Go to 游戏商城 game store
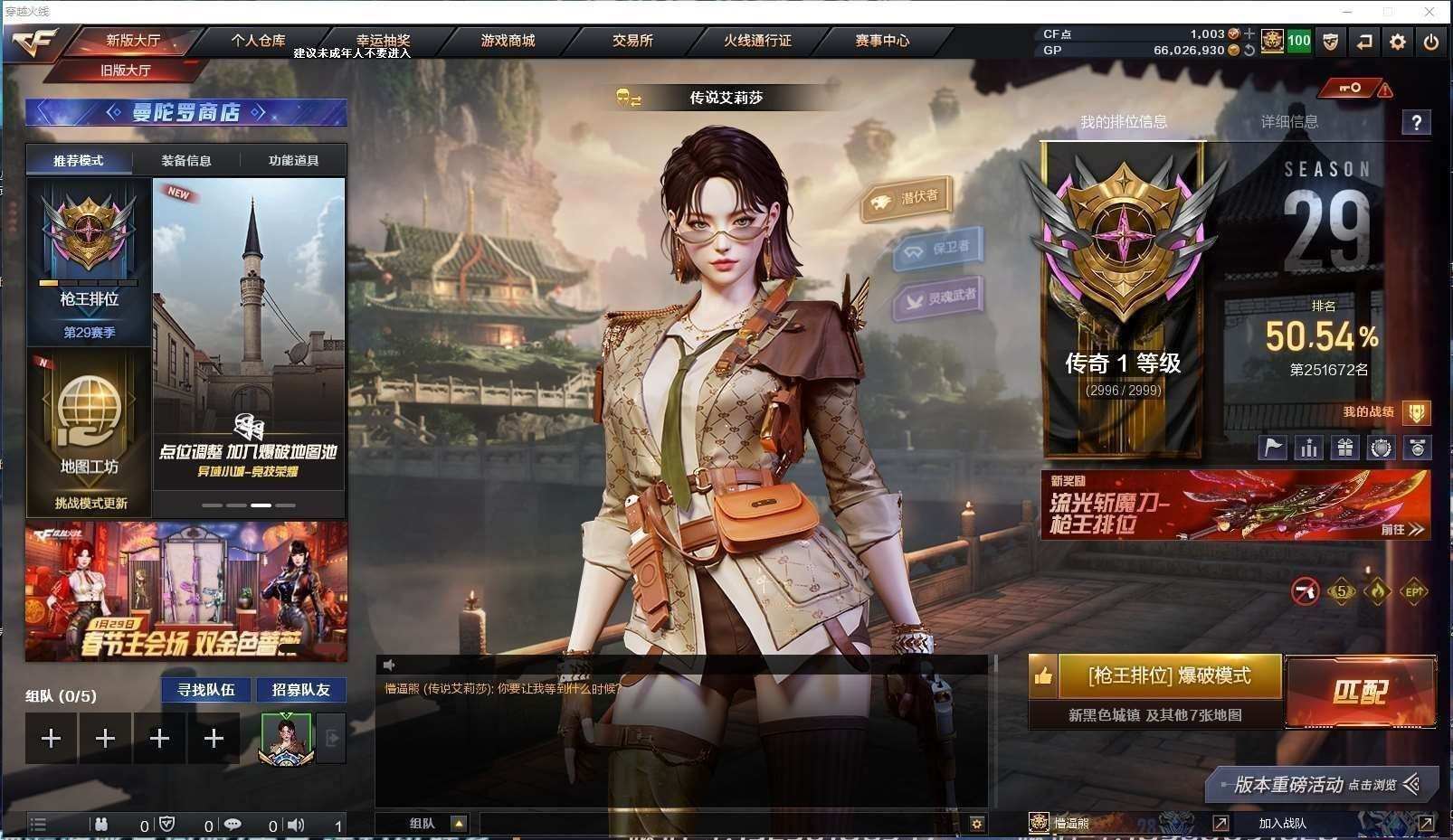 (x=508, y=41)
